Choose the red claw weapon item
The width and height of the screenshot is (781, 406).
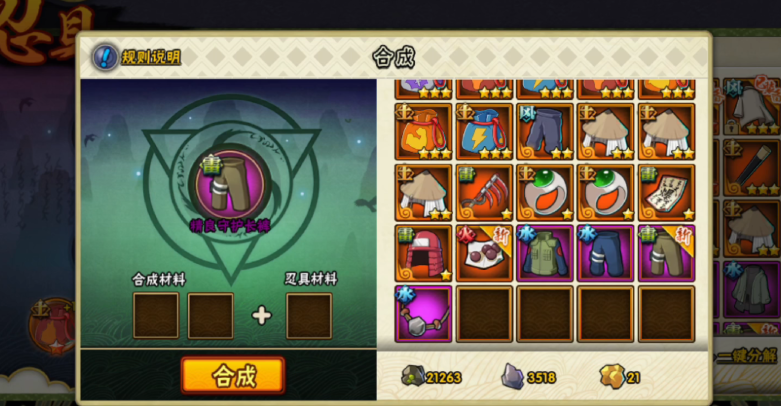point(484,193)
